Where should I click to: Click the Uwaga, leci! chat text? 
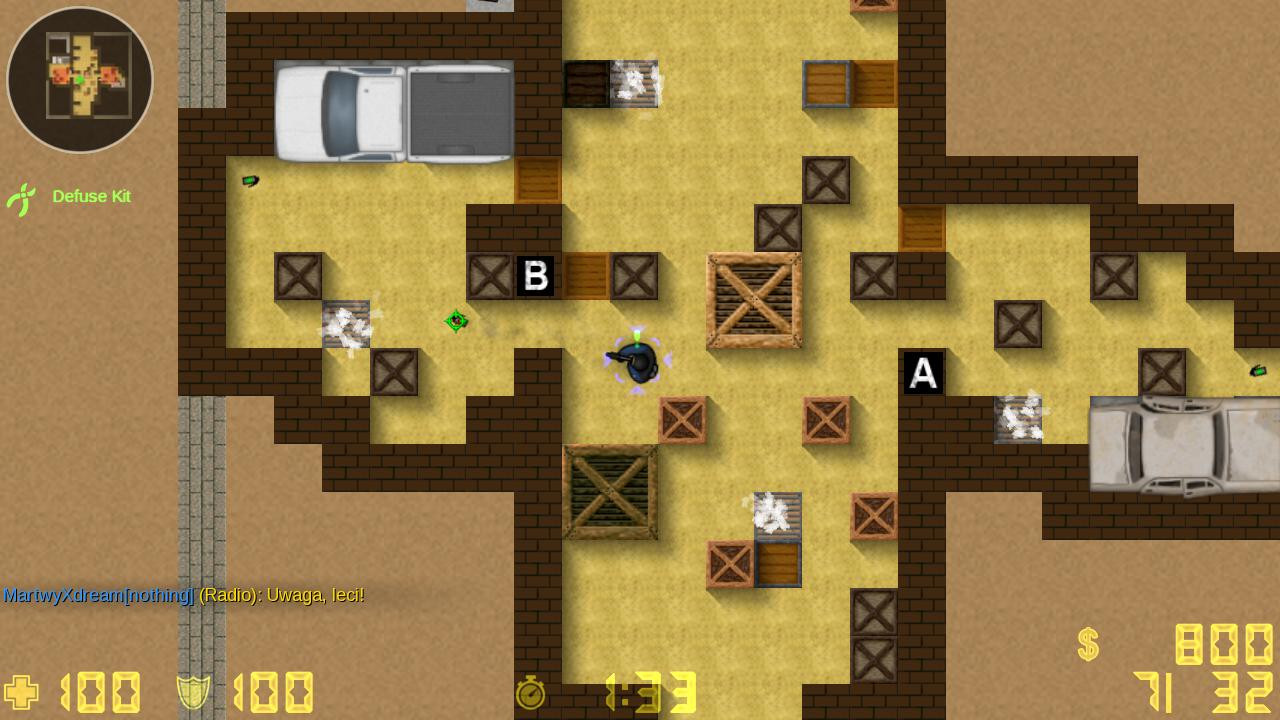click(316, 594)
